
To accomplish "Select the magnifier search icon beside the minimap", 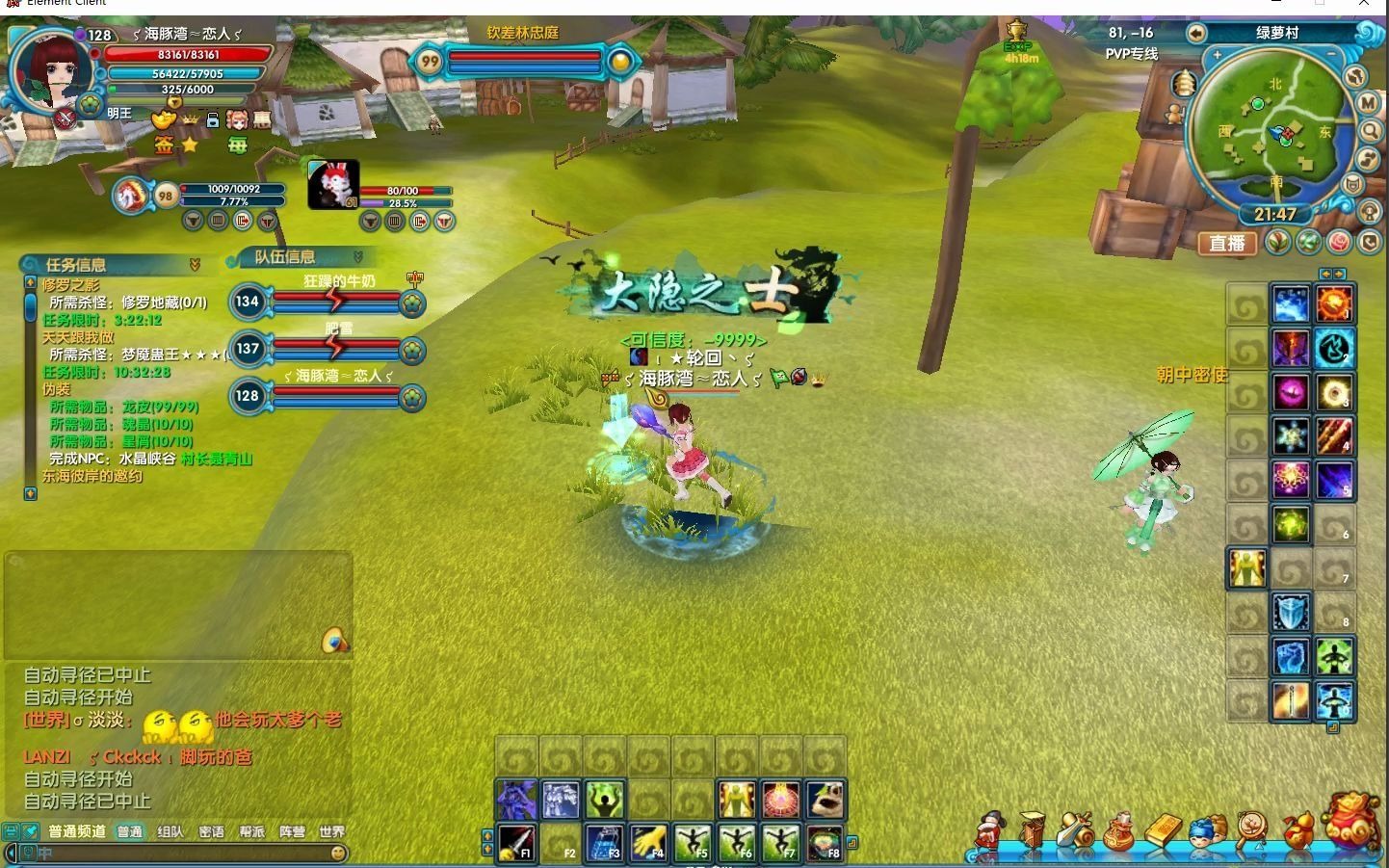I will coord(1372,131).
